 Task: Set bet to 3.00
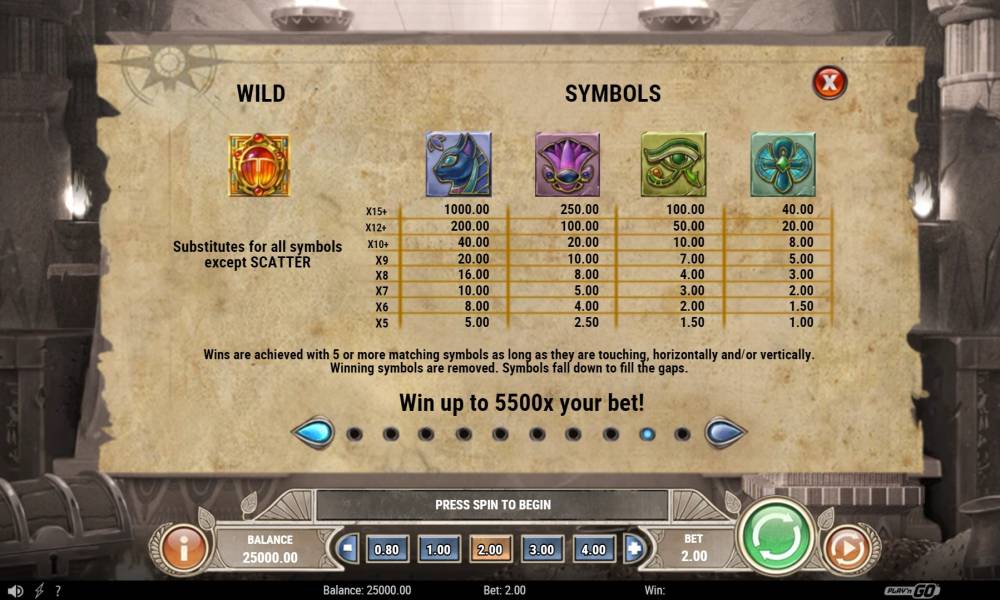click(542, 549)
